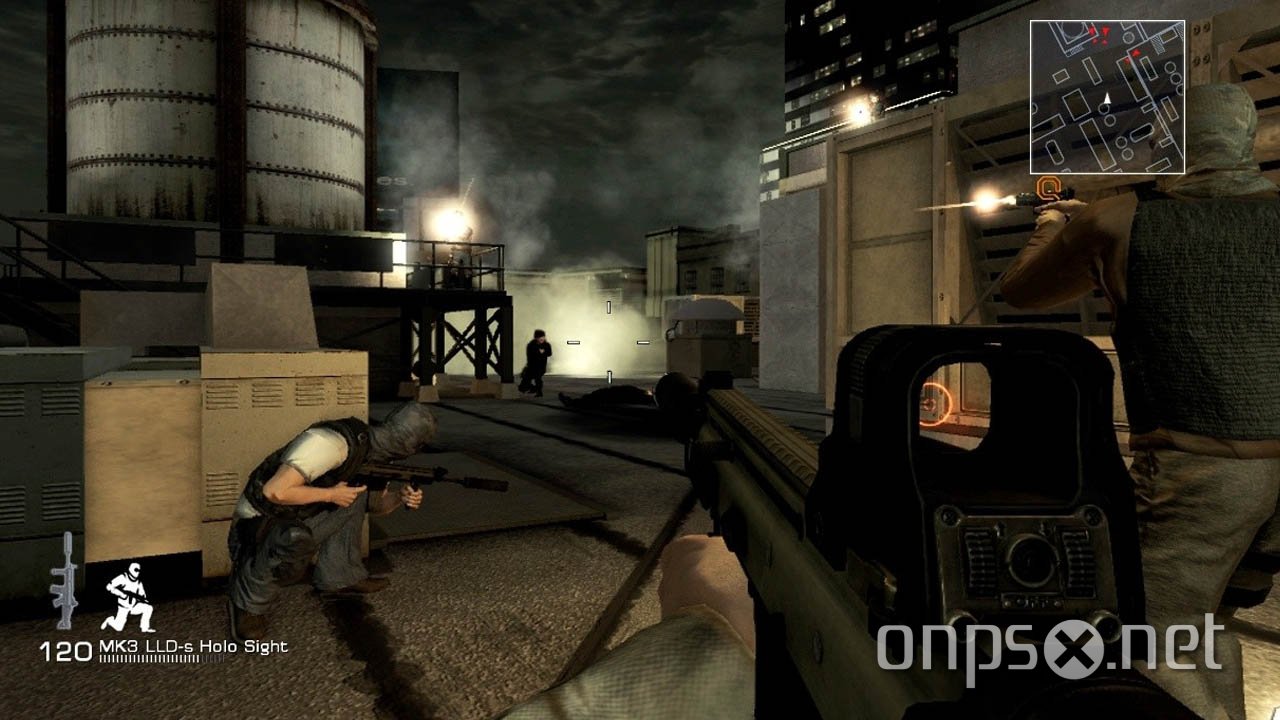Image resolution: width=1280 pixels, height=720 pixels.
Task: Click the white player arrow on the minimap
Action: (x=1108, y=99)
